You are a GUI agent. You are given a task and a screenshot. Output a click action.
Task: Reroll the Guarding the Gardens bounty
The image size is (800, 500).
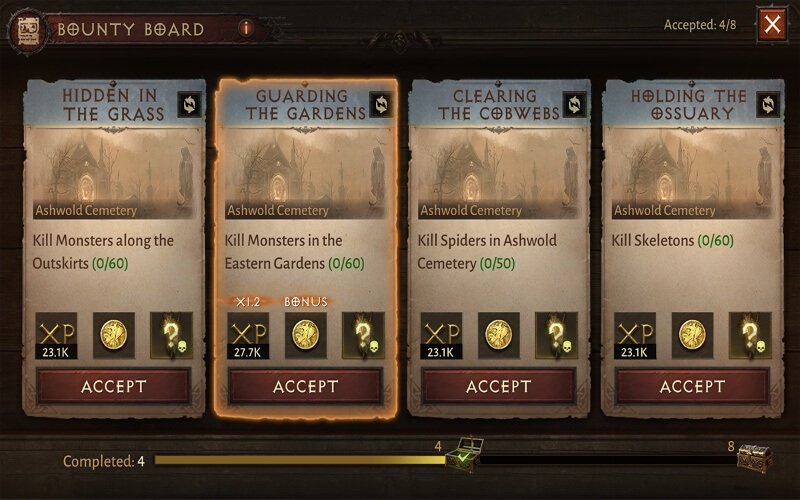point(380,103)
